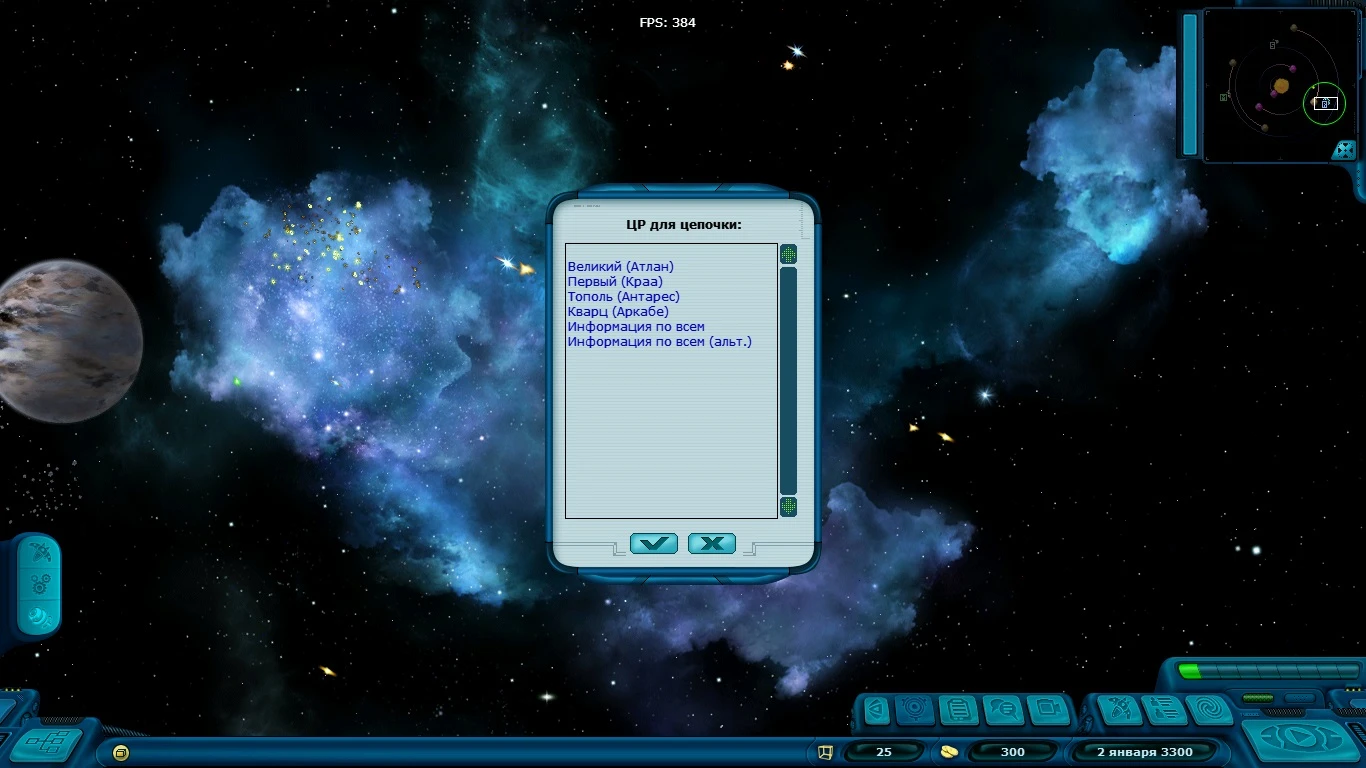The width and height of the screenshot is (1366, 768).
Task: Choose Тополь (Антарес) entry
Action: pyautogui.click(x=622, y=296)
